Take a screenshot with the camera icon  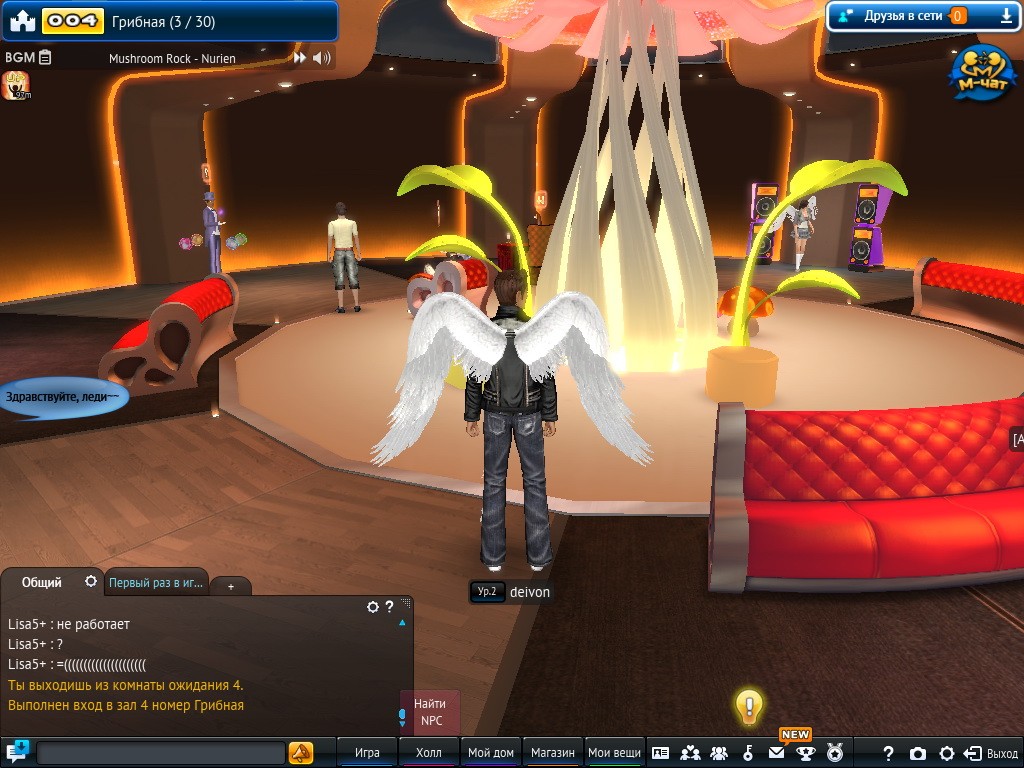pyautogui.click(x=917, y=753)
